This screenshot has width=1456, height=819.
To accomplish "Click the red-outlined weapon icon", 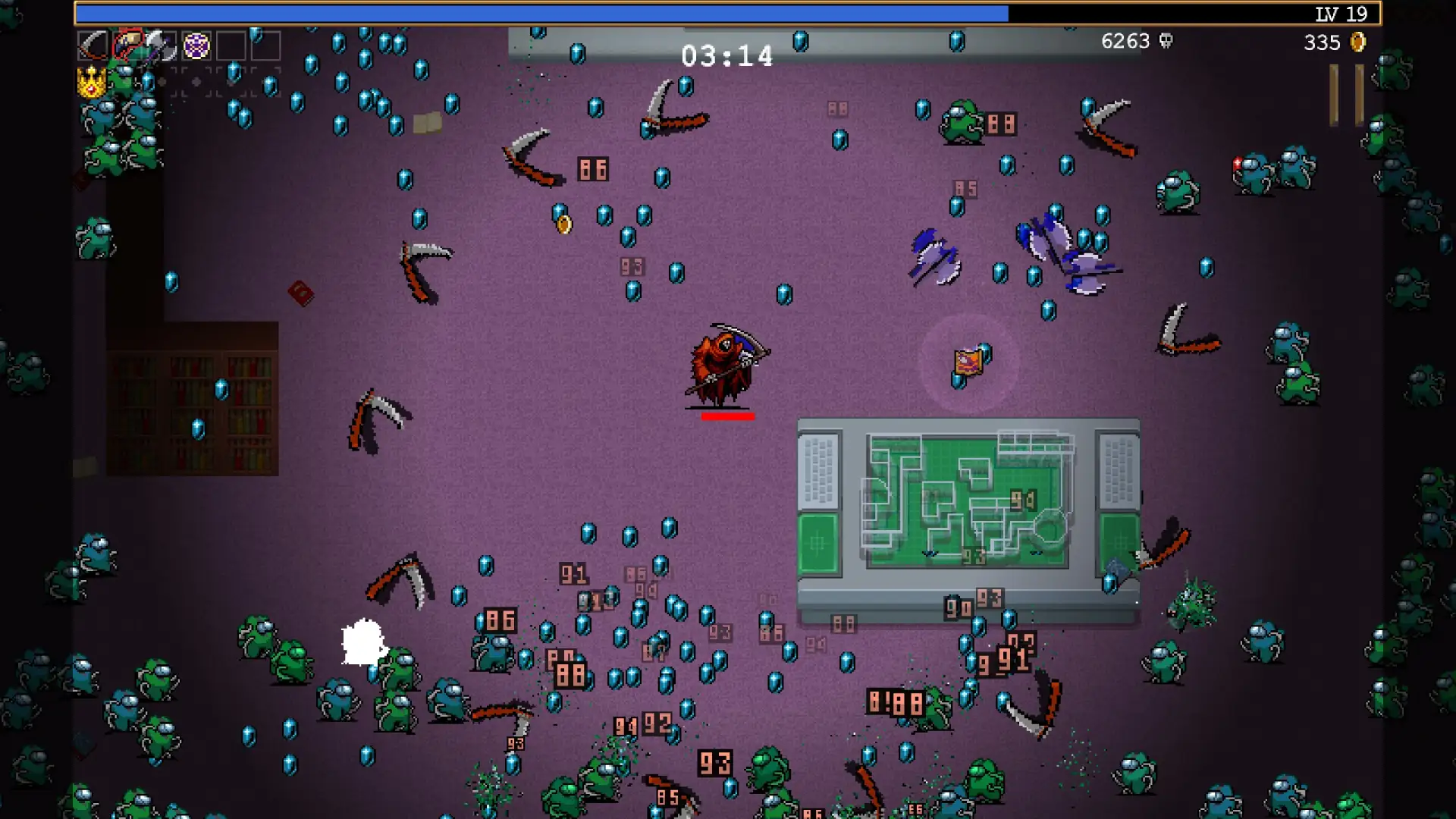I will (127, 45).
